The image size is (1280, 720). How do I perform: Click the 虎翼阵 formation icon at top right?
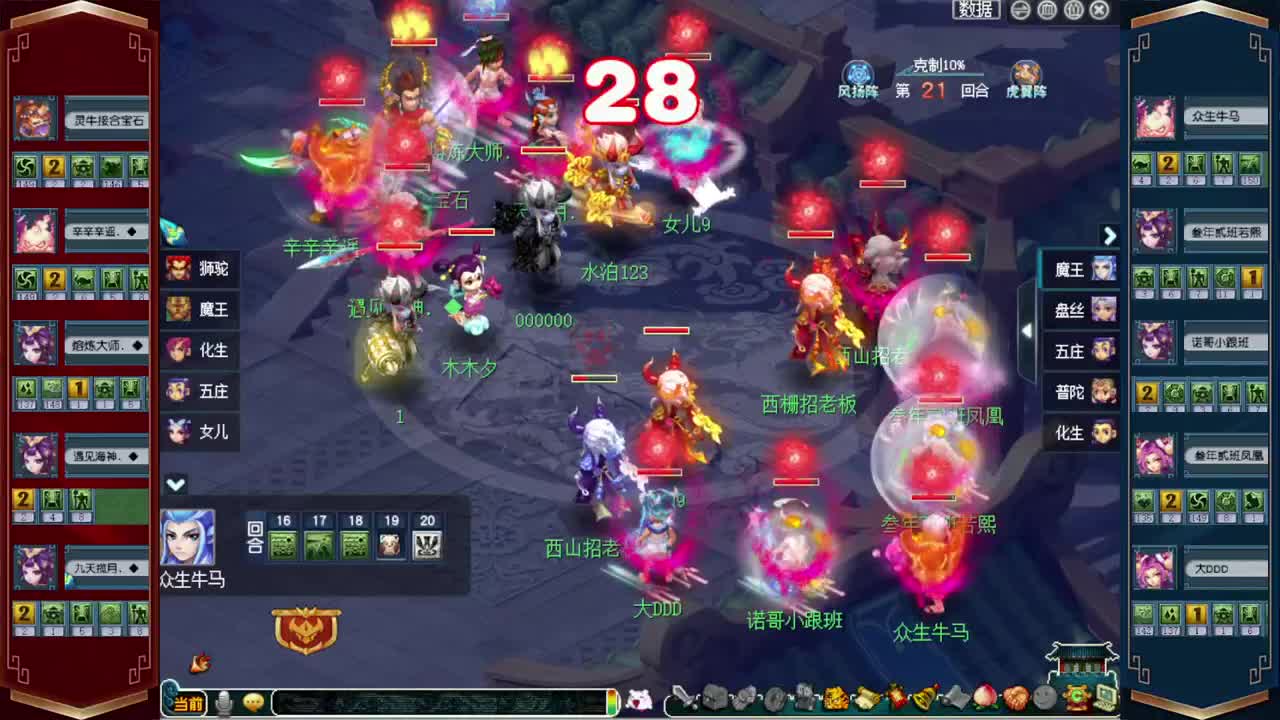point(1025,75)
